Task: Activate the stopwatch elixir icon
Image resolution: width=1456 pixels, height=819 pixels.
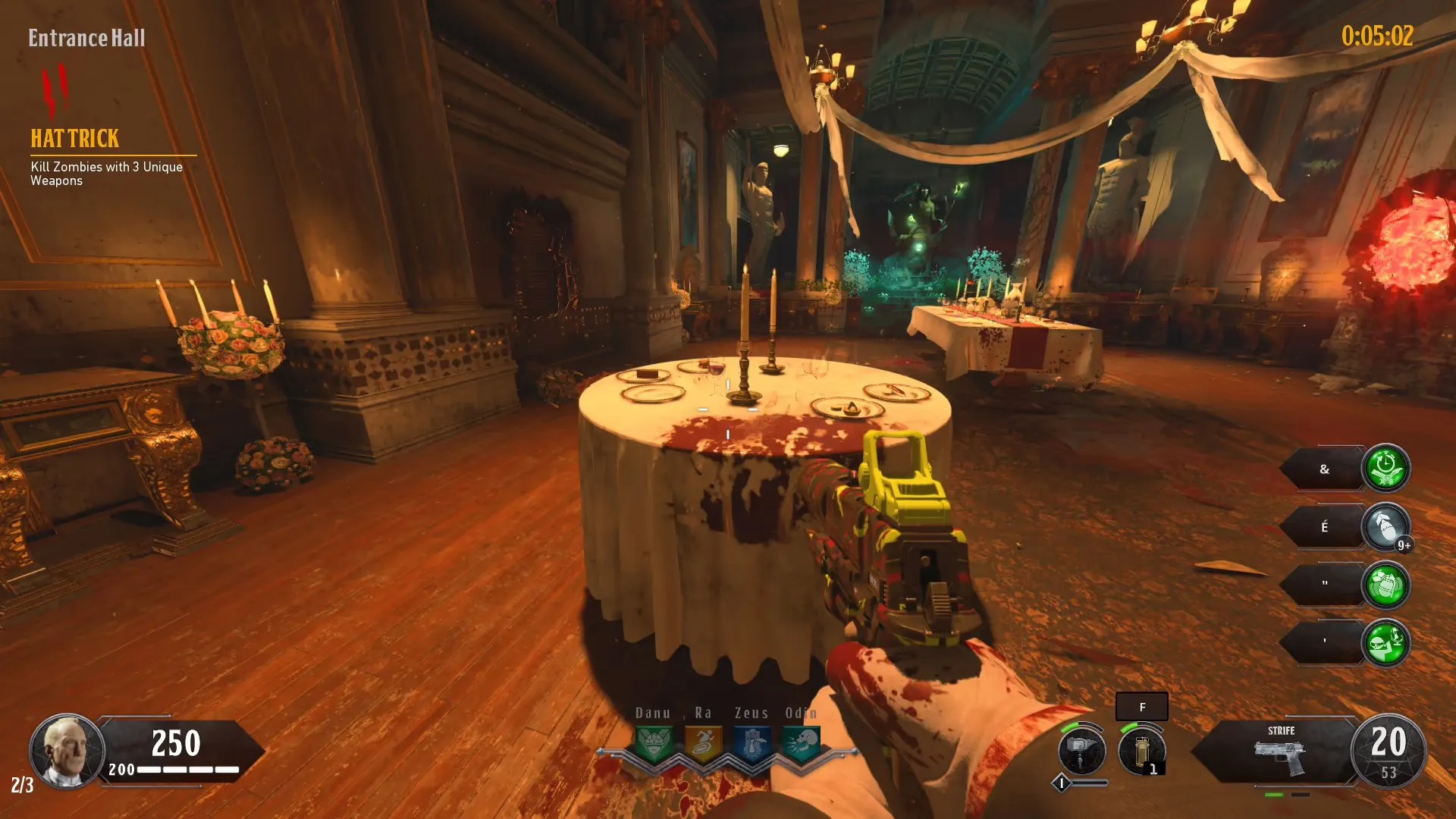Action: pos(1385,468)
